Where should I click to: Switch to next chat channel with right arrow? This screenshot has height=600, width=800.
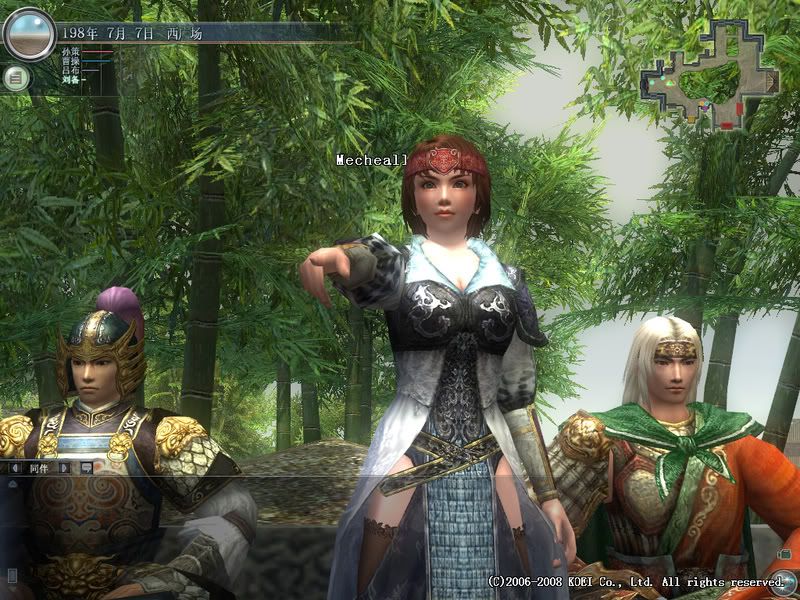coord(66,467)
